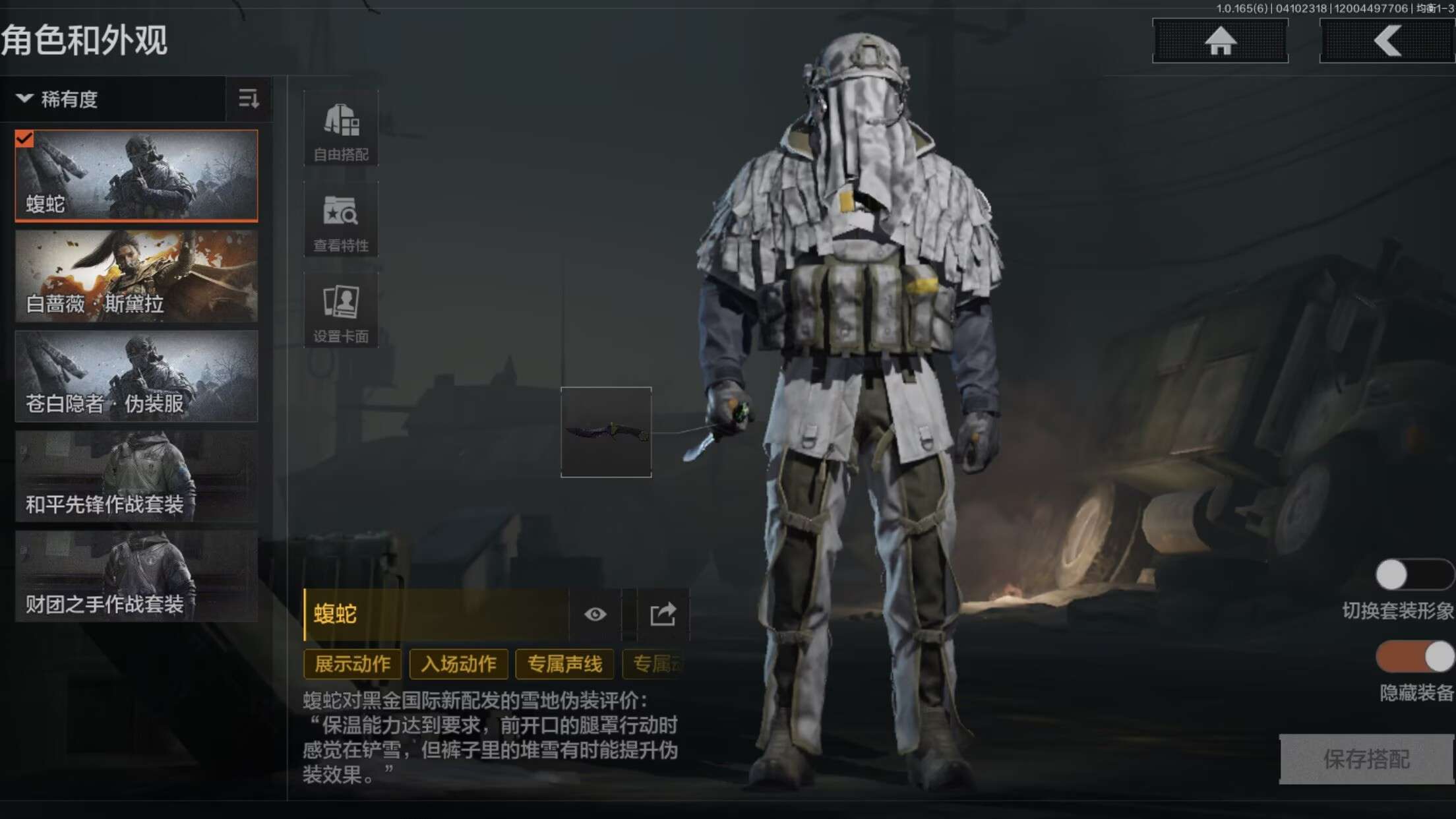The image size is (1456, 819).
Task: Return to the home screen
Action: [1220, 41]
